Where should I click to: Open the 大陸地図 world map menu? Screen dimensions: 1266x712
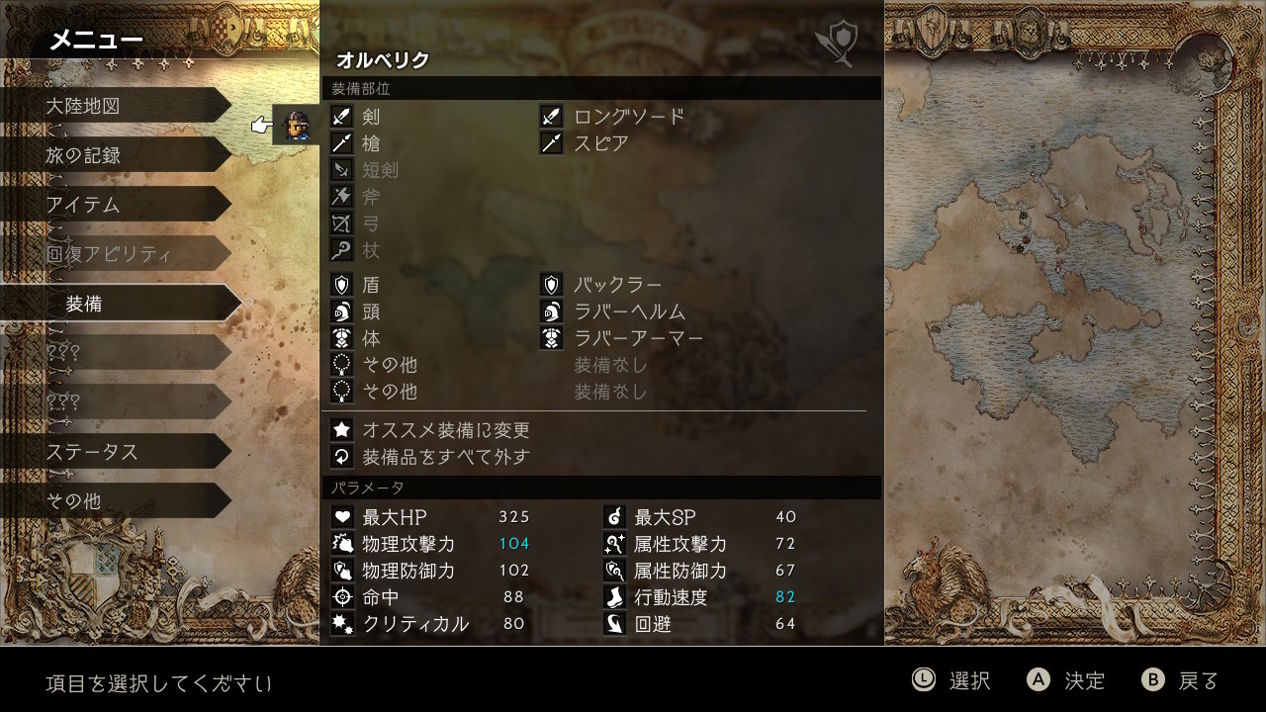(110, 106)
